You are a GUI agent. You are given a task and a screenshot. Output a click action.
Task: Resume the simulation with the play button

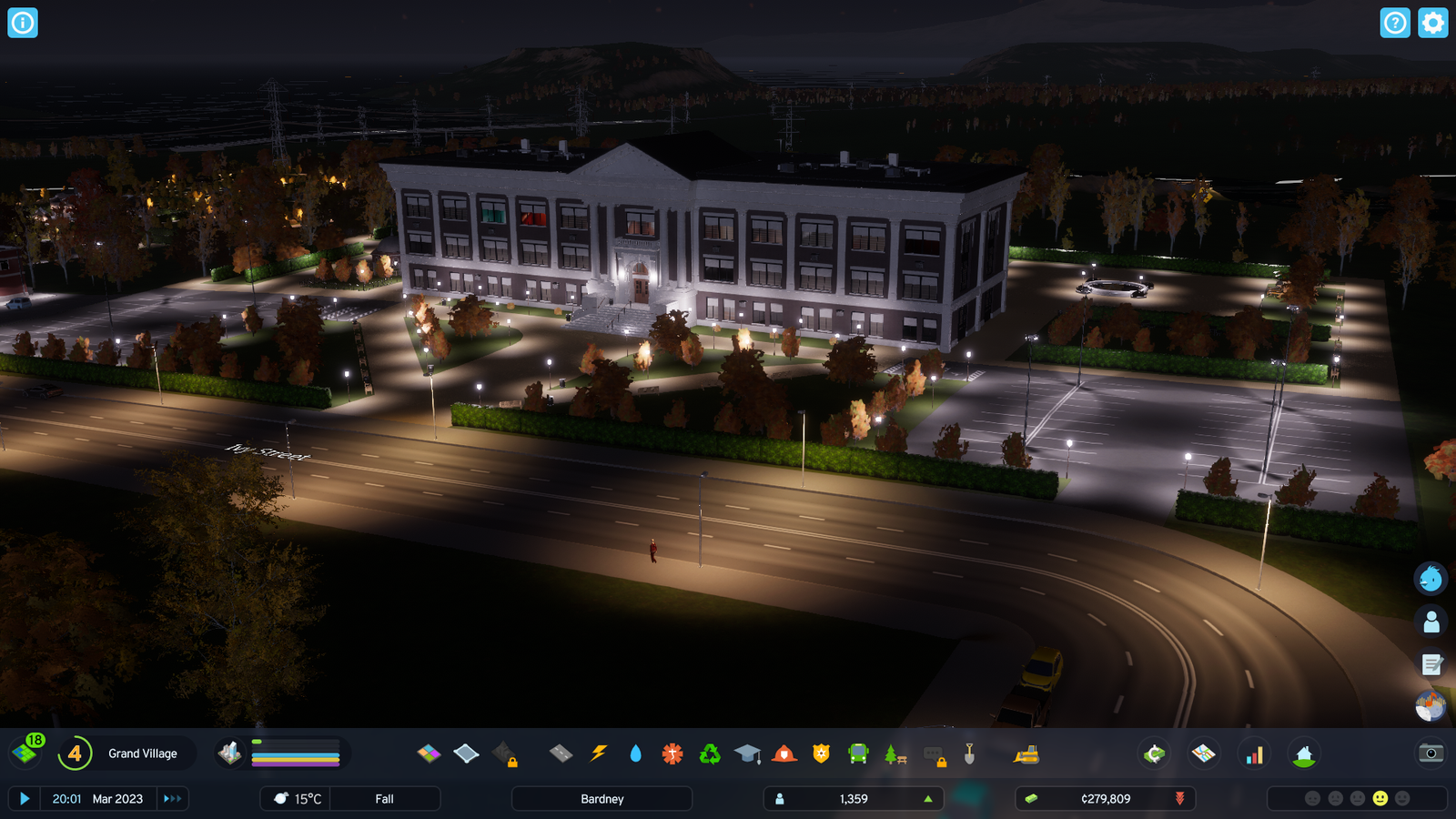point(25,799)
